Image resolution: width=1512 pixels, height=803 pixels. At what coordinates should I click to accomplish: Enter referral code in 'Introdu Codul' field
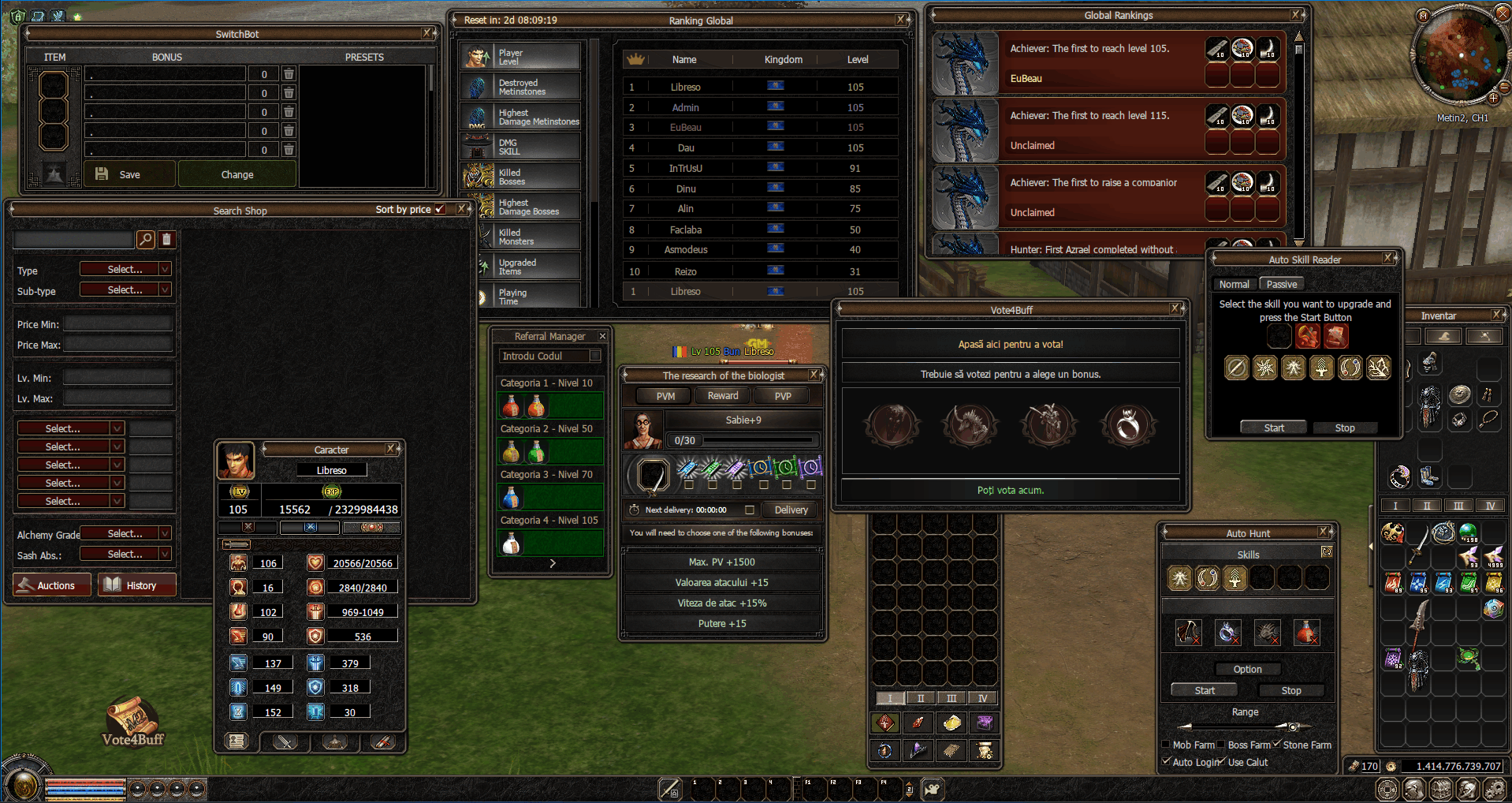[x=545, y=357]
